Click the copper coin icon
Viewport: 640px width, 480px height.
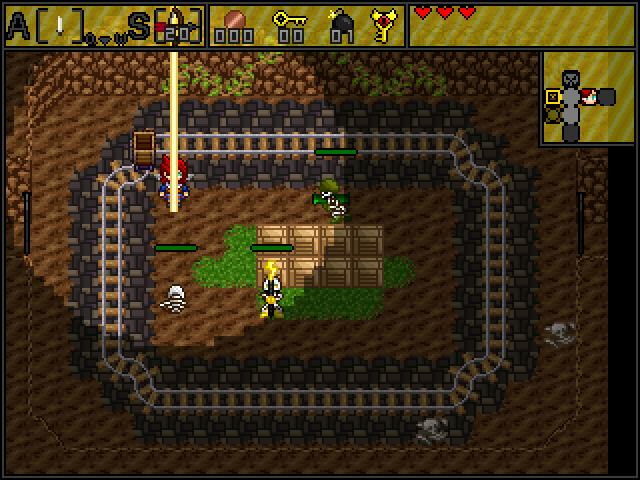tap(237, 19)
